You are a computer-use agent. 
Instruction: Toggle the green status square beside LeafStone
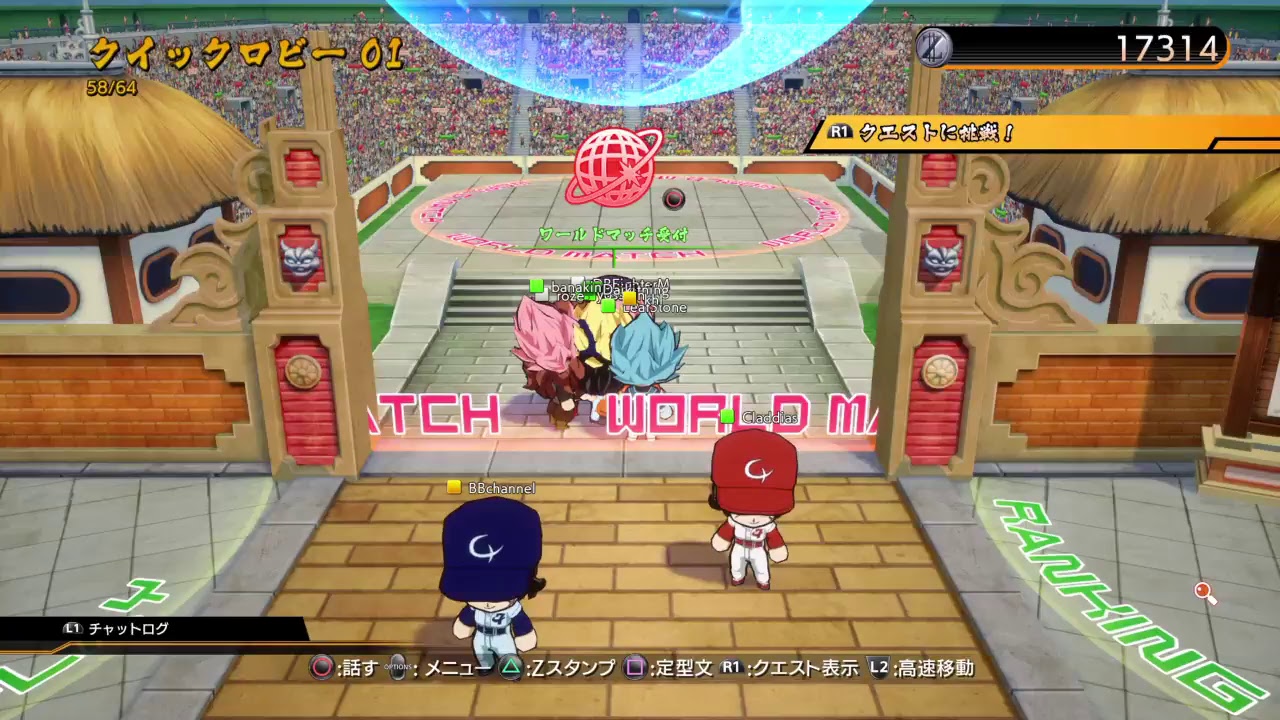[x=608, y=306]
